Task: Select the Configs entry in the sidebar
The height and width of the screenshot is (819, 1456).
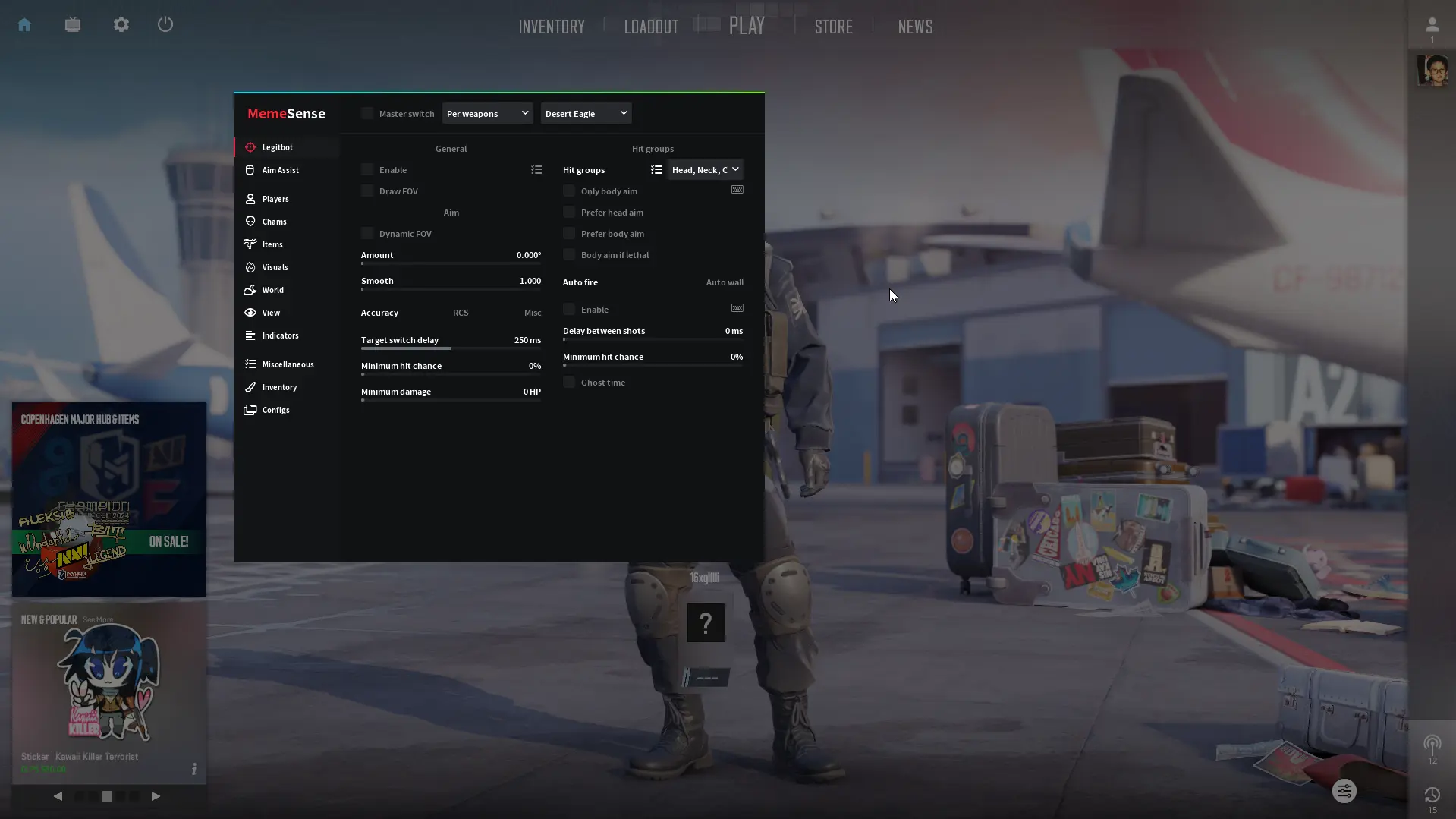Action: [275, 410]
